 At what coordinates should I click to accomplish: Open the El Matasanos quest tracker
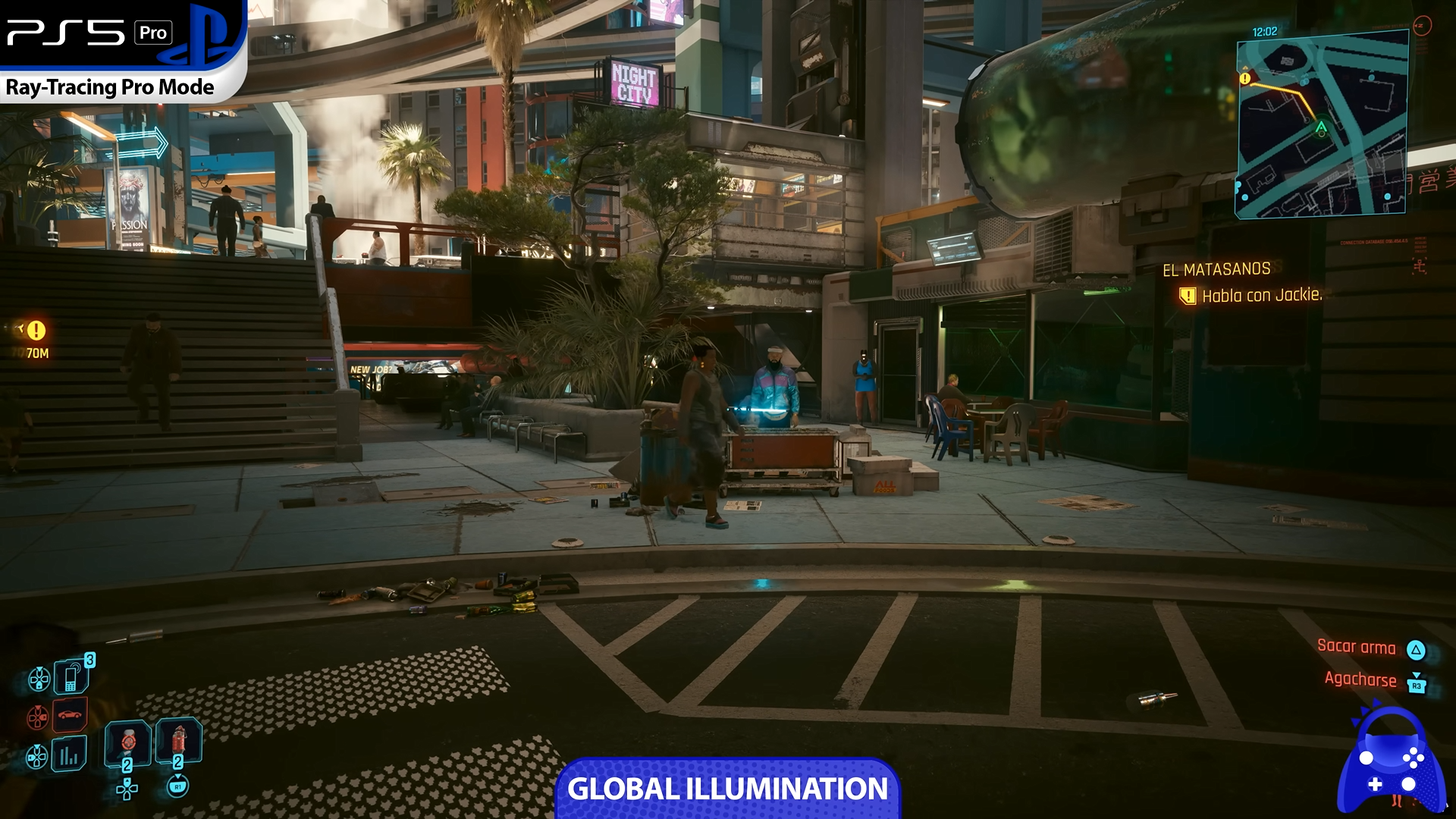[1216, 269]
